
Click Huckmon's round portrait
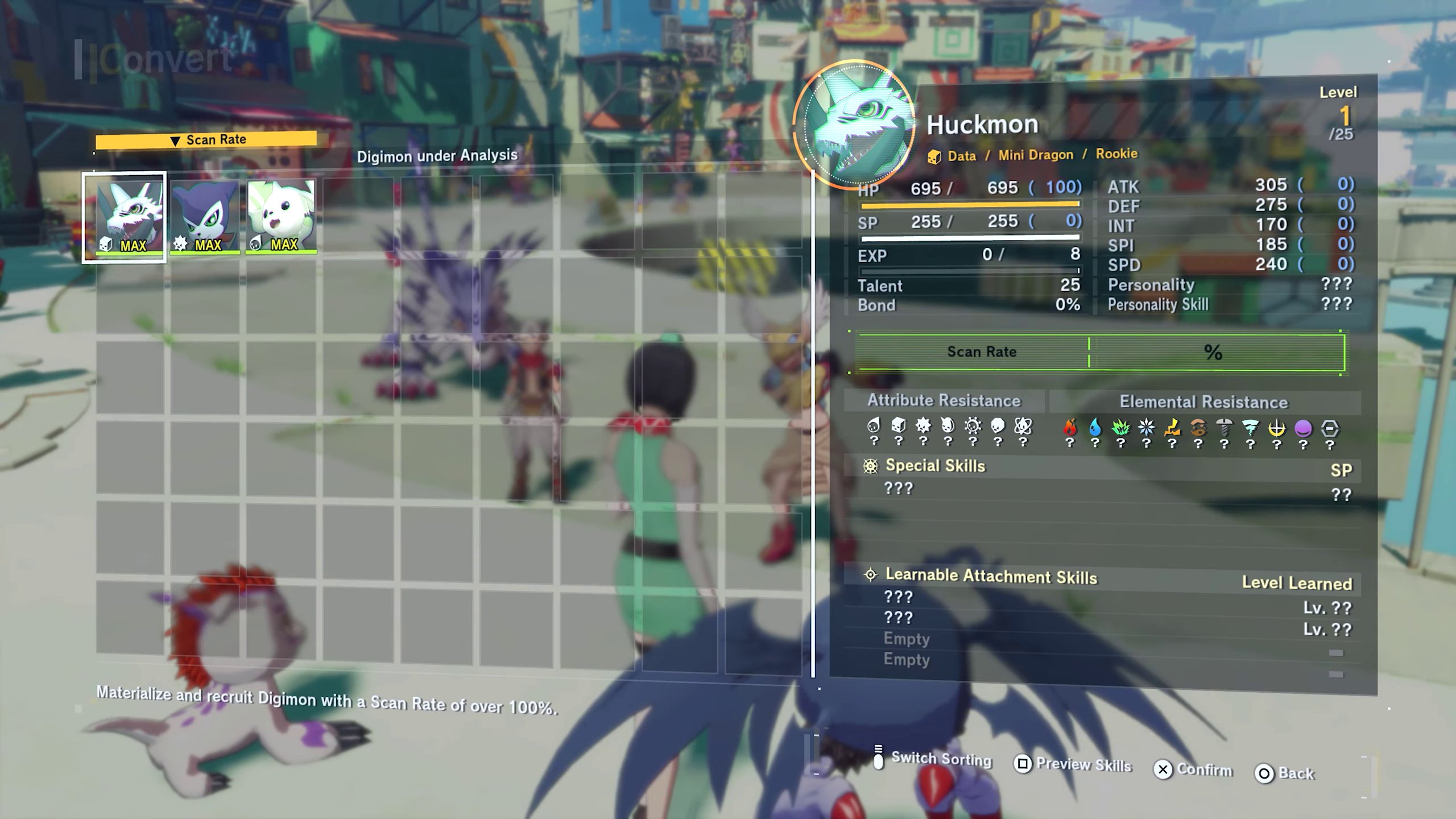pos(854,125)
